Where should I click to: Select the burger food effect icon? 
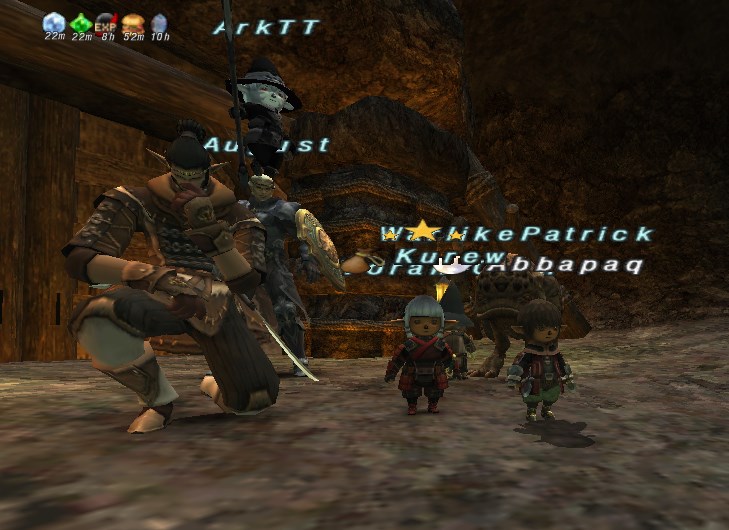[x=132, y=22]
